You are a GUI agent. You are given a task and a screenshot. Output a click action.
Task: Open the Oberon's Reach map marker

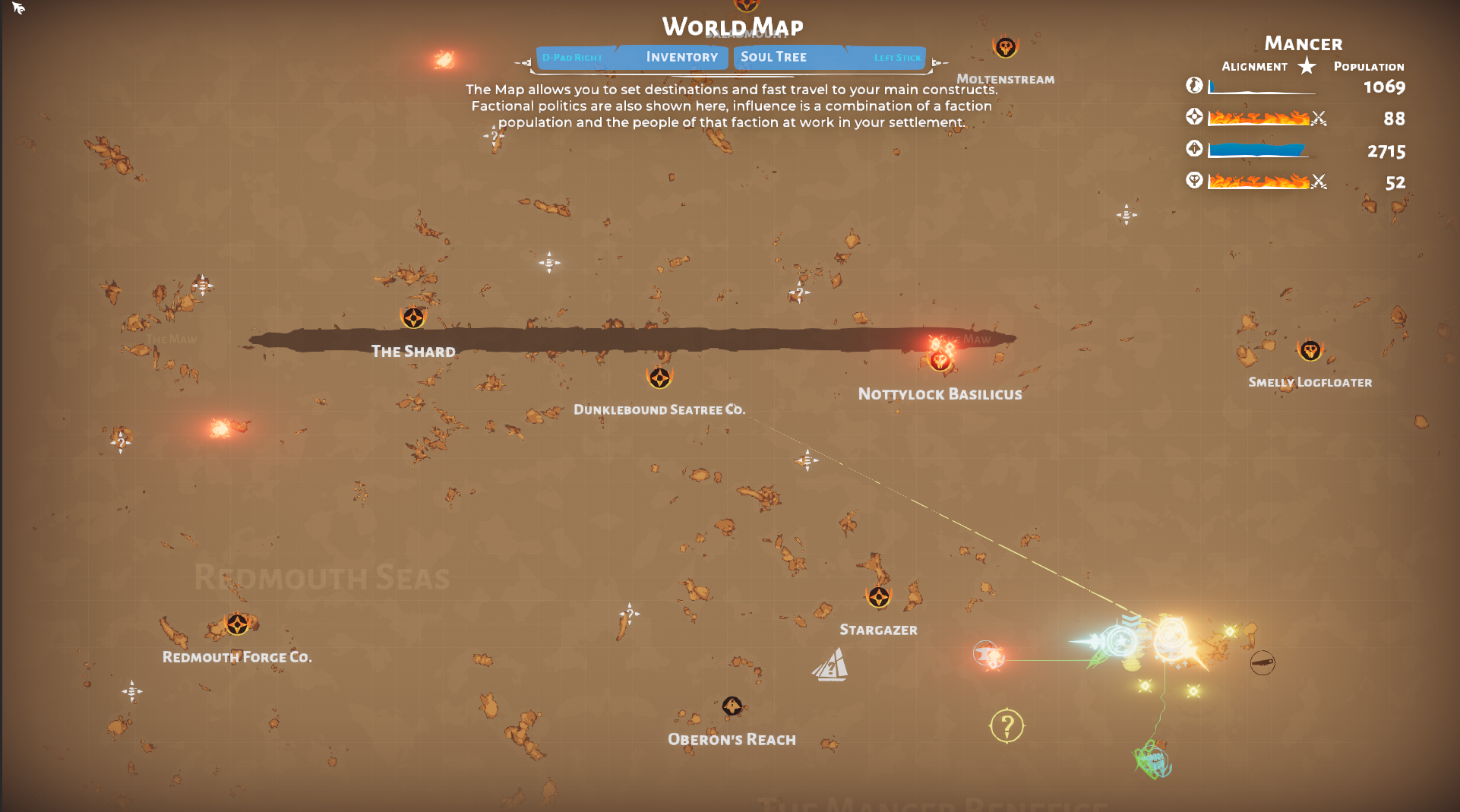pos(732,707)
